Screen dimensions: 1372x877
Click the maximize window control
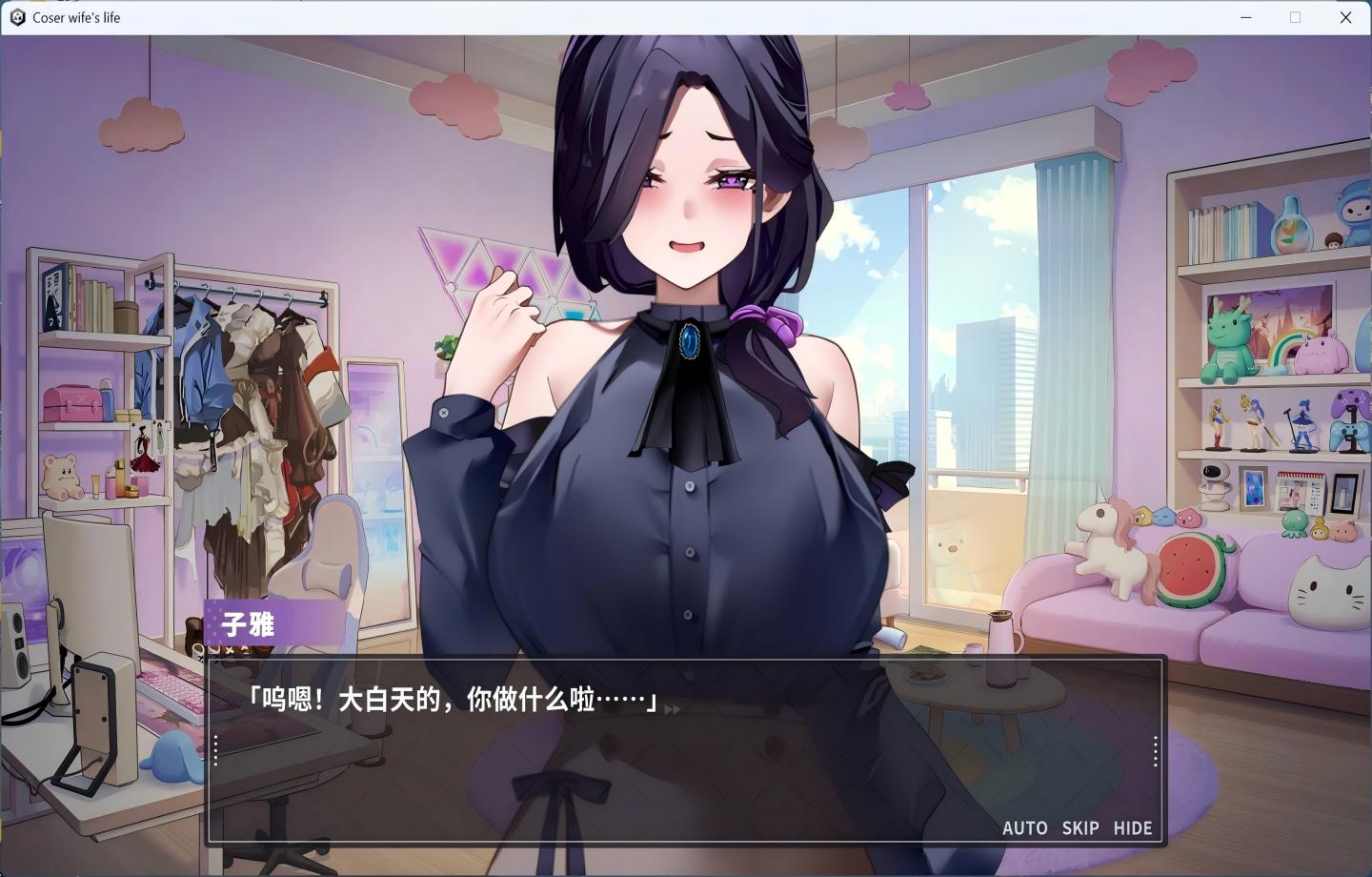click(x=1296, y=17)
